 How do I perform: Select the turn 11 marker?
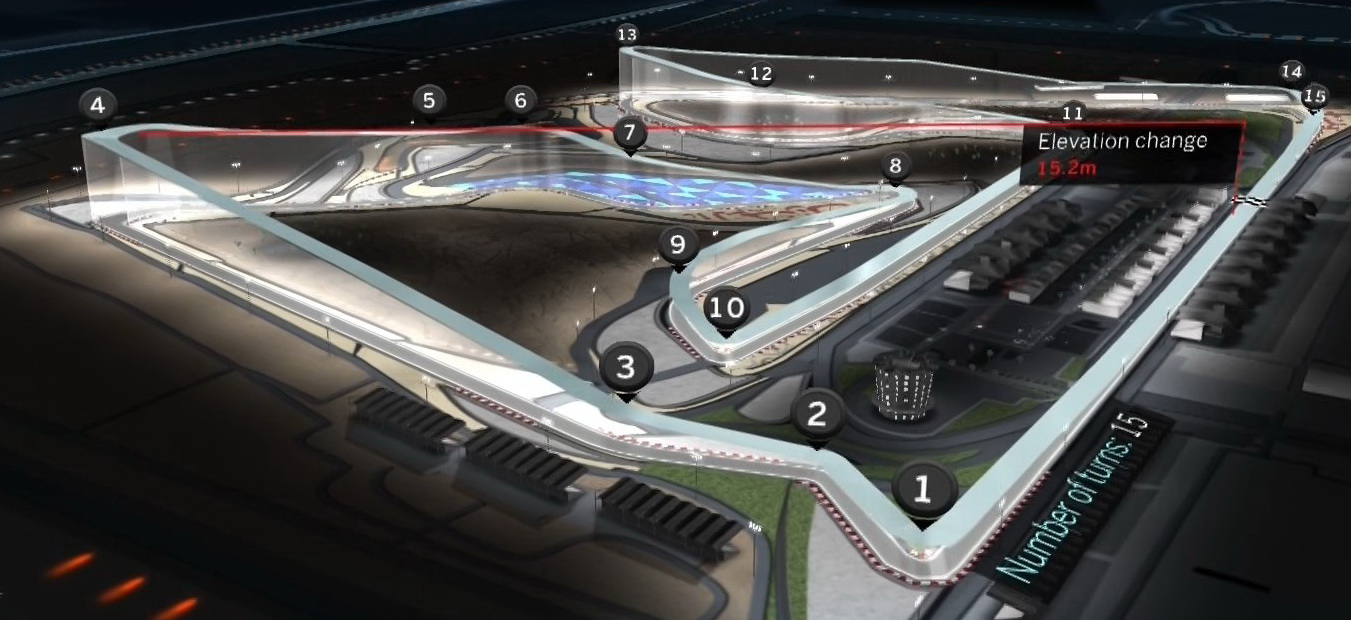[x=1073, y=112]
